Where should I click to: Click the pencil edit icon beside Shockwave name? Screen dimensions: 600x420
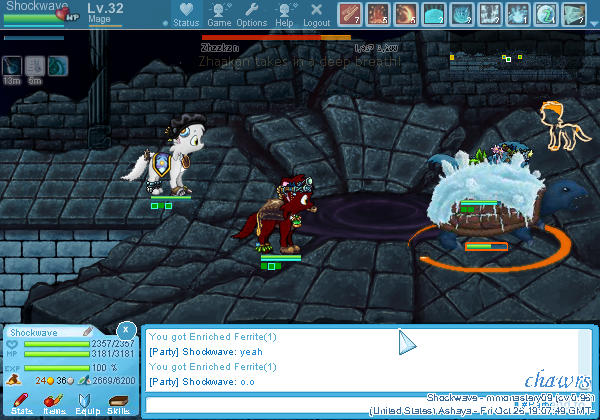click(88, 331)
